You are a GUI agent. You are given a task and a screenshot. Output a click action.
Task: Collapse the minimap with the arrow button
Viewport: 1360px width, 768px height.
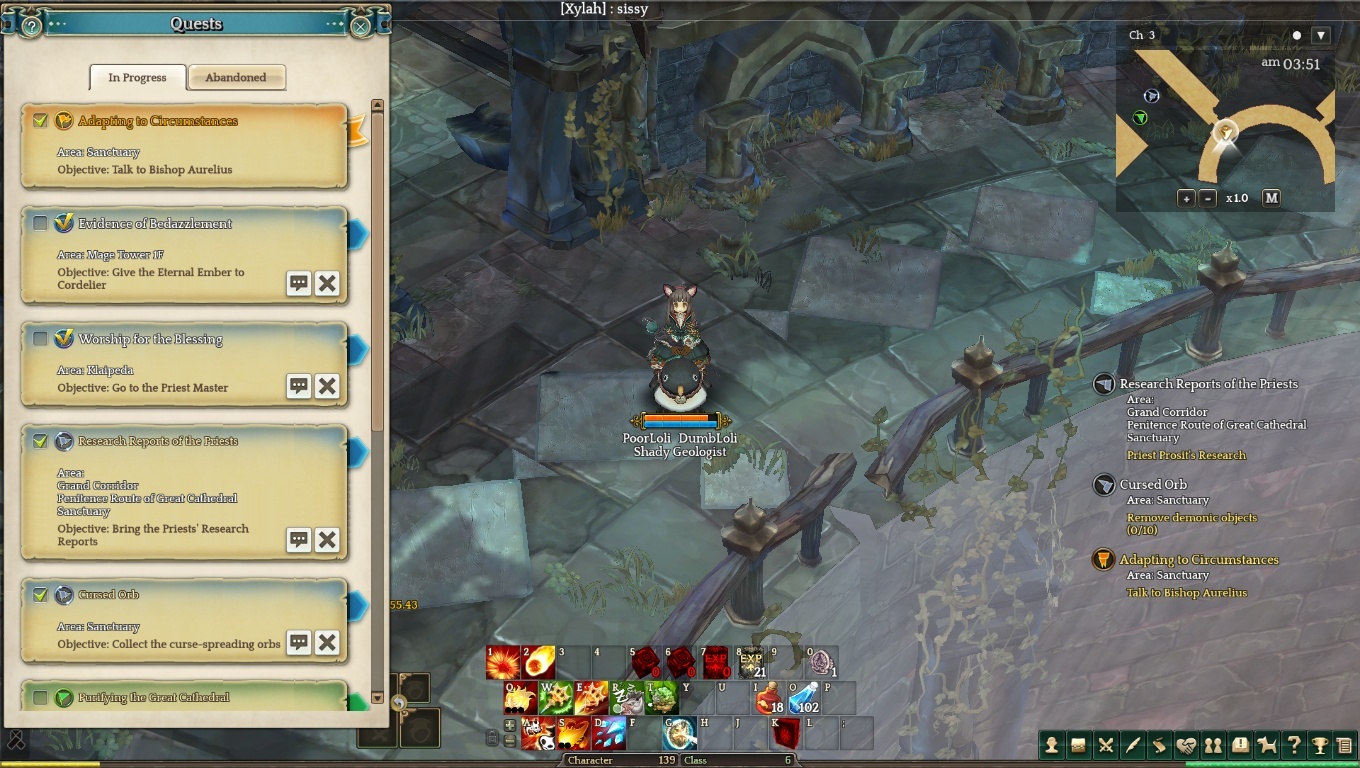[1321, 35]
